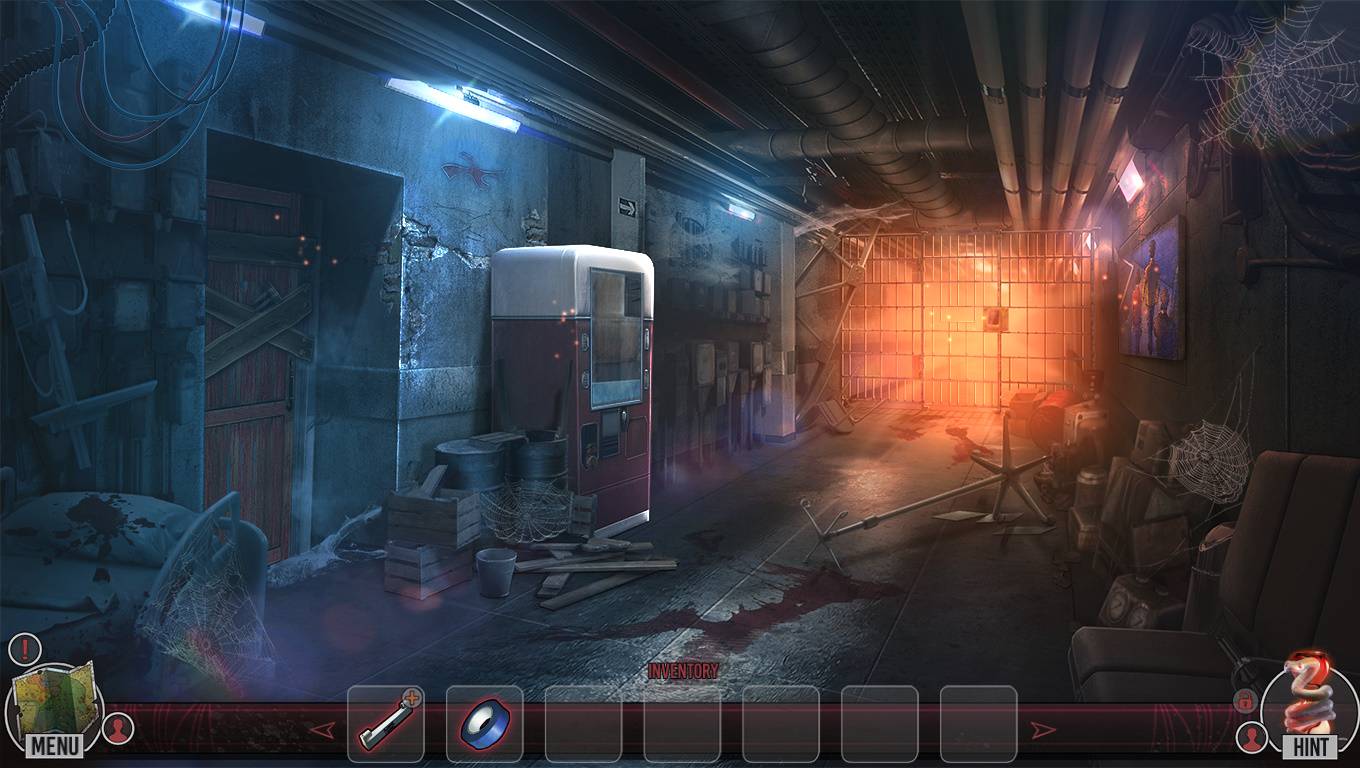
Task: Click the silhouette icon beside the hint snake
Action: click(1249, 738)
